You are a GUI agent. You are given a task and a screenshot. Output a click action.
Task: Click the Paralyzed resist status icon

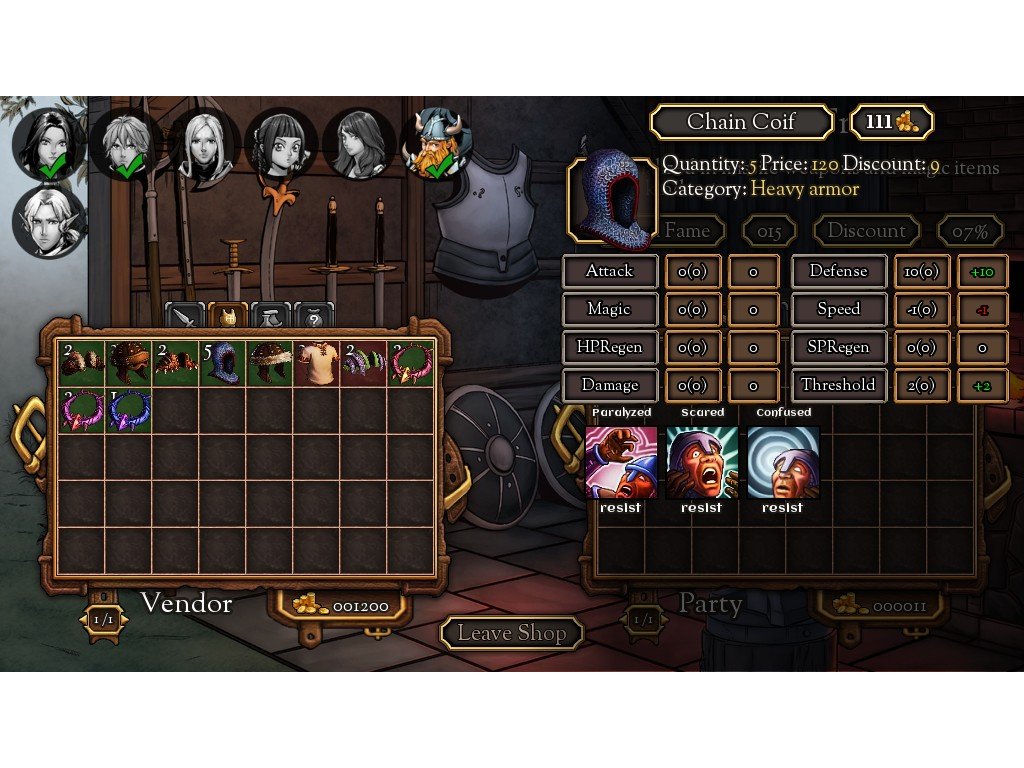[621, 462]
